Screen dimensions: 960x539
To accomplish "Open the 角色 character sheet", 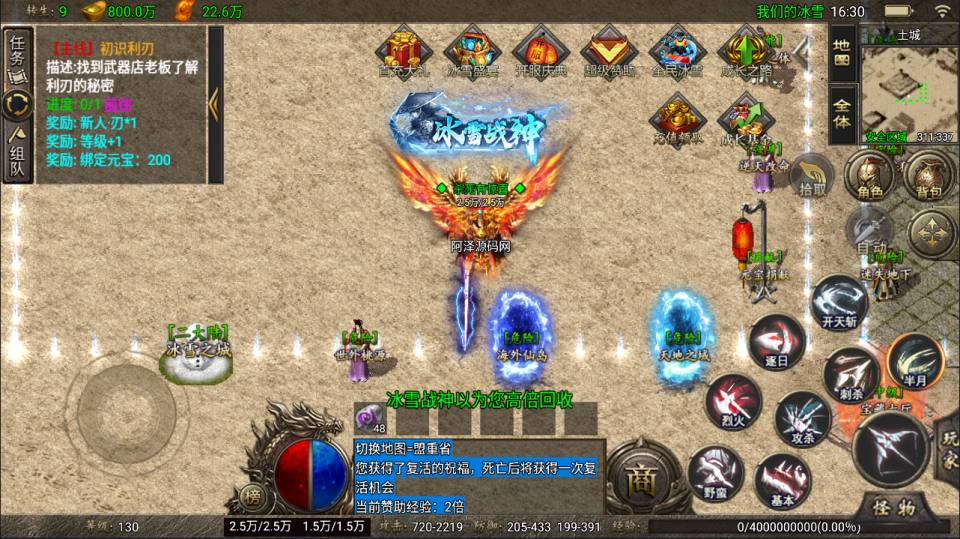I will point(868,176).
